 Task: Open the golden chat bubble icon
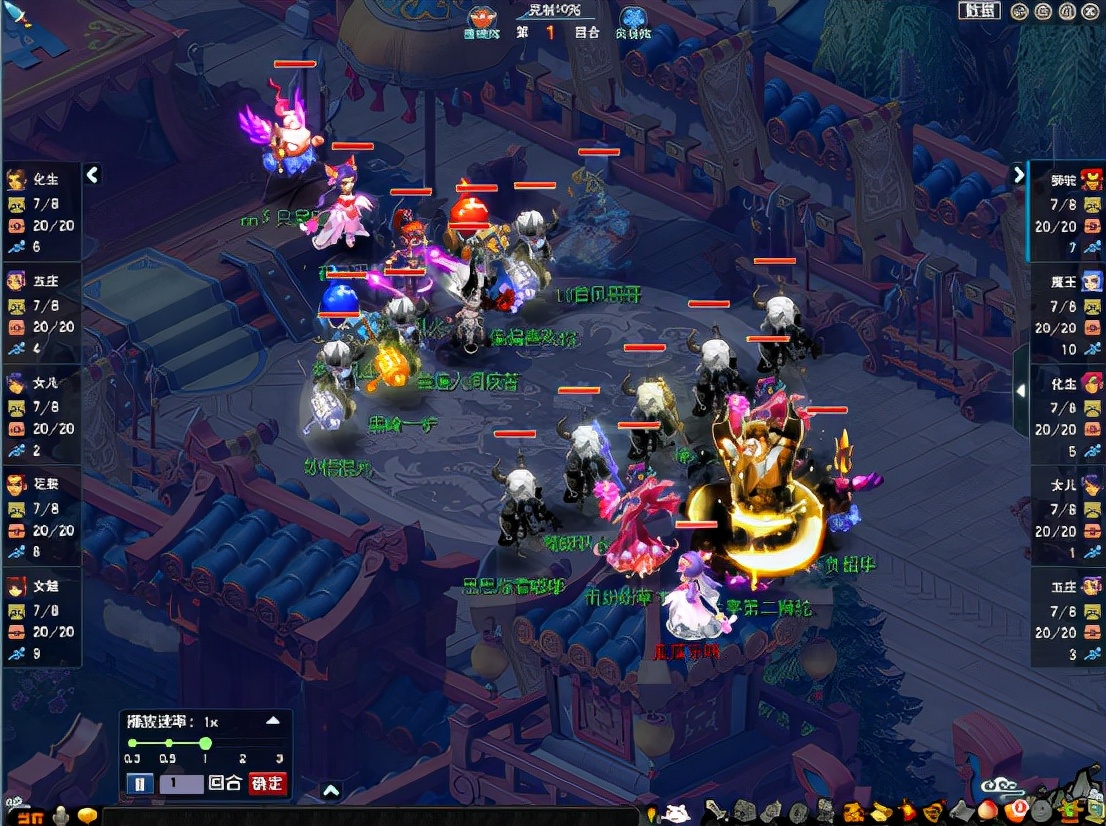pyautogui.click(x=88, y=815)
